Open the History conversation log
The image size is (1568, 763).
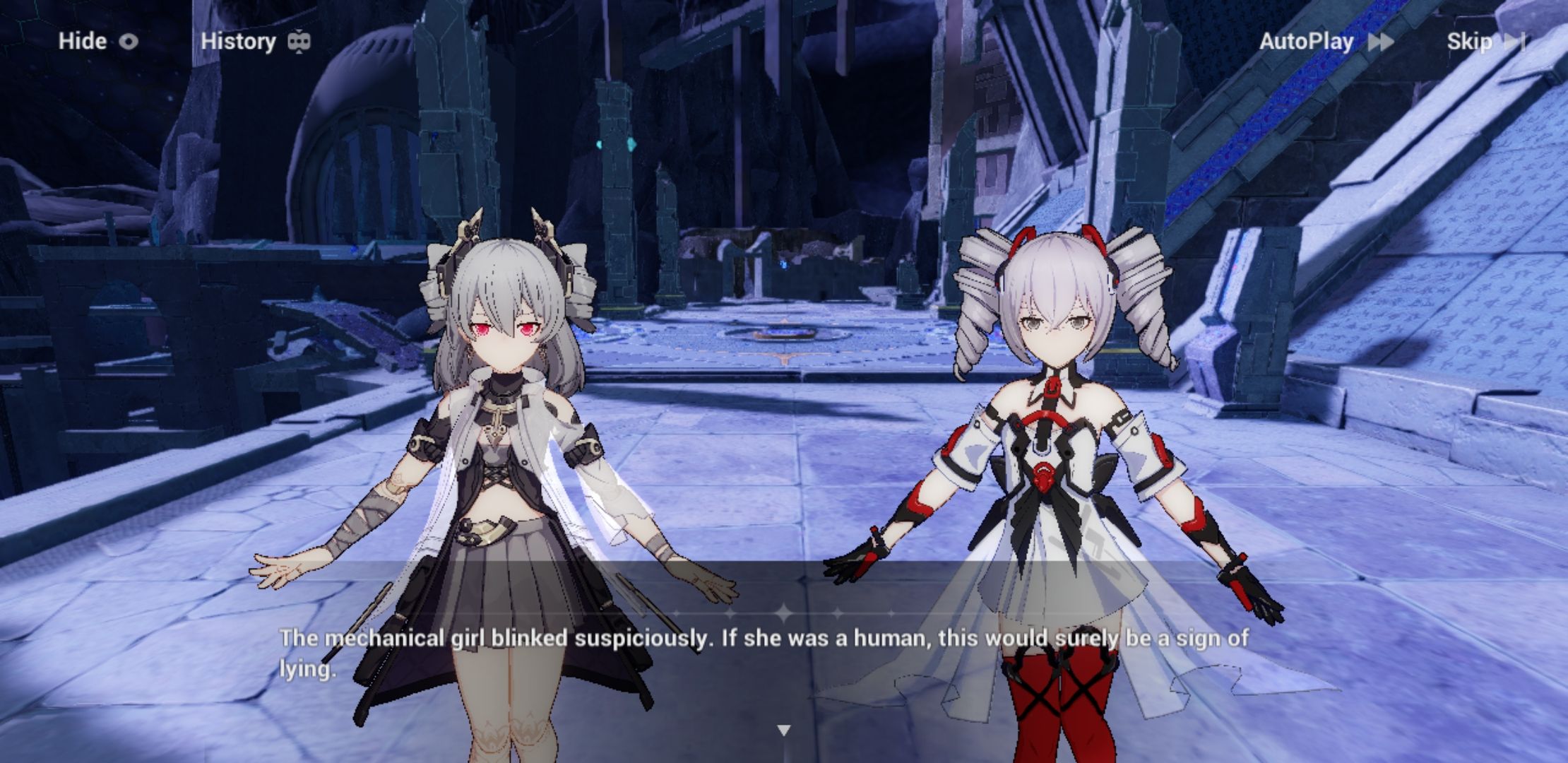pyautogui.click(x=237, y=42)
